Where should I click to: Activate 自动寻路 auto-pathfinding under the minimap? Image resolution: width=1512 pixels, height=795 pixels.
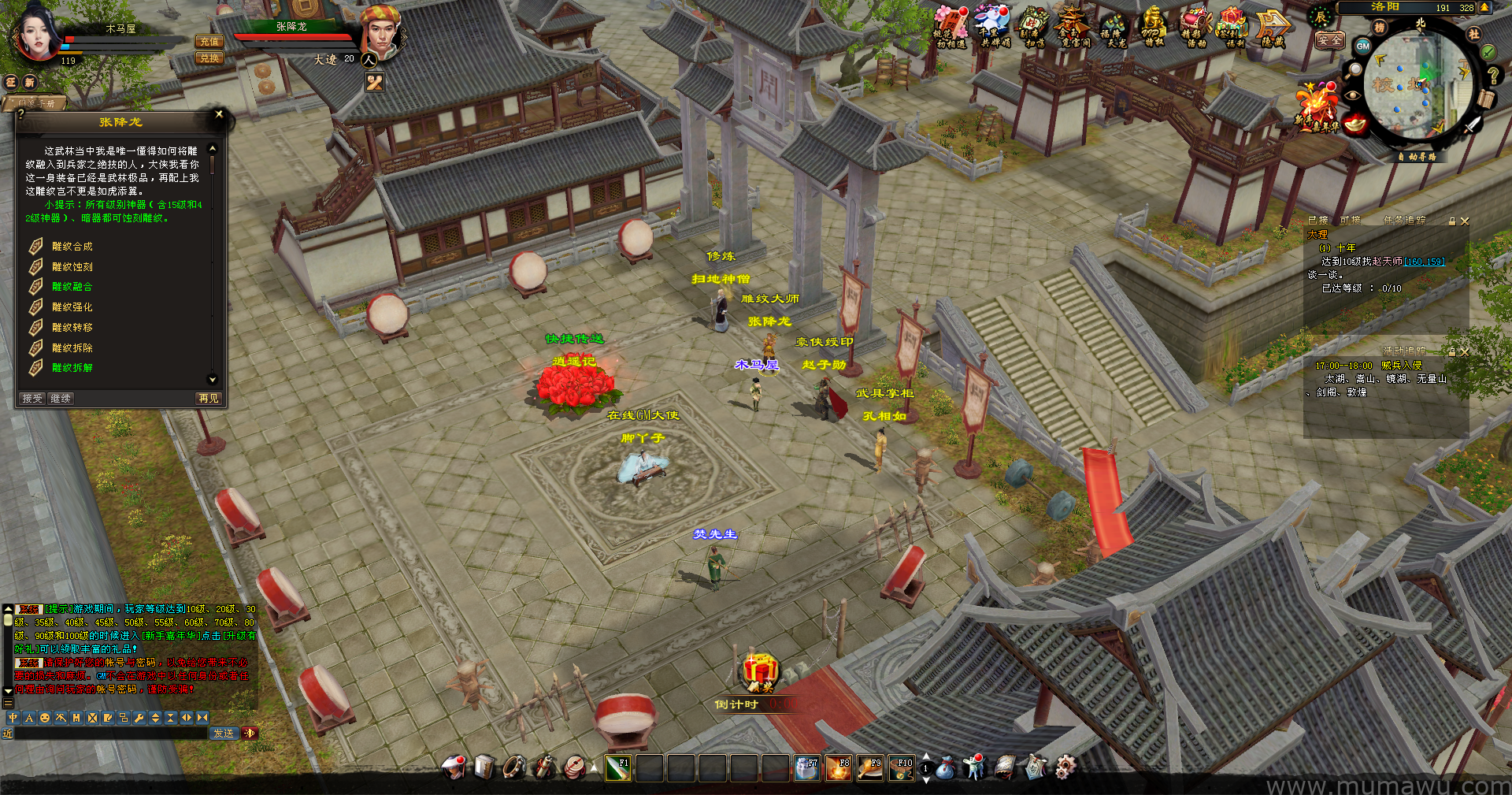[1417, 157]
